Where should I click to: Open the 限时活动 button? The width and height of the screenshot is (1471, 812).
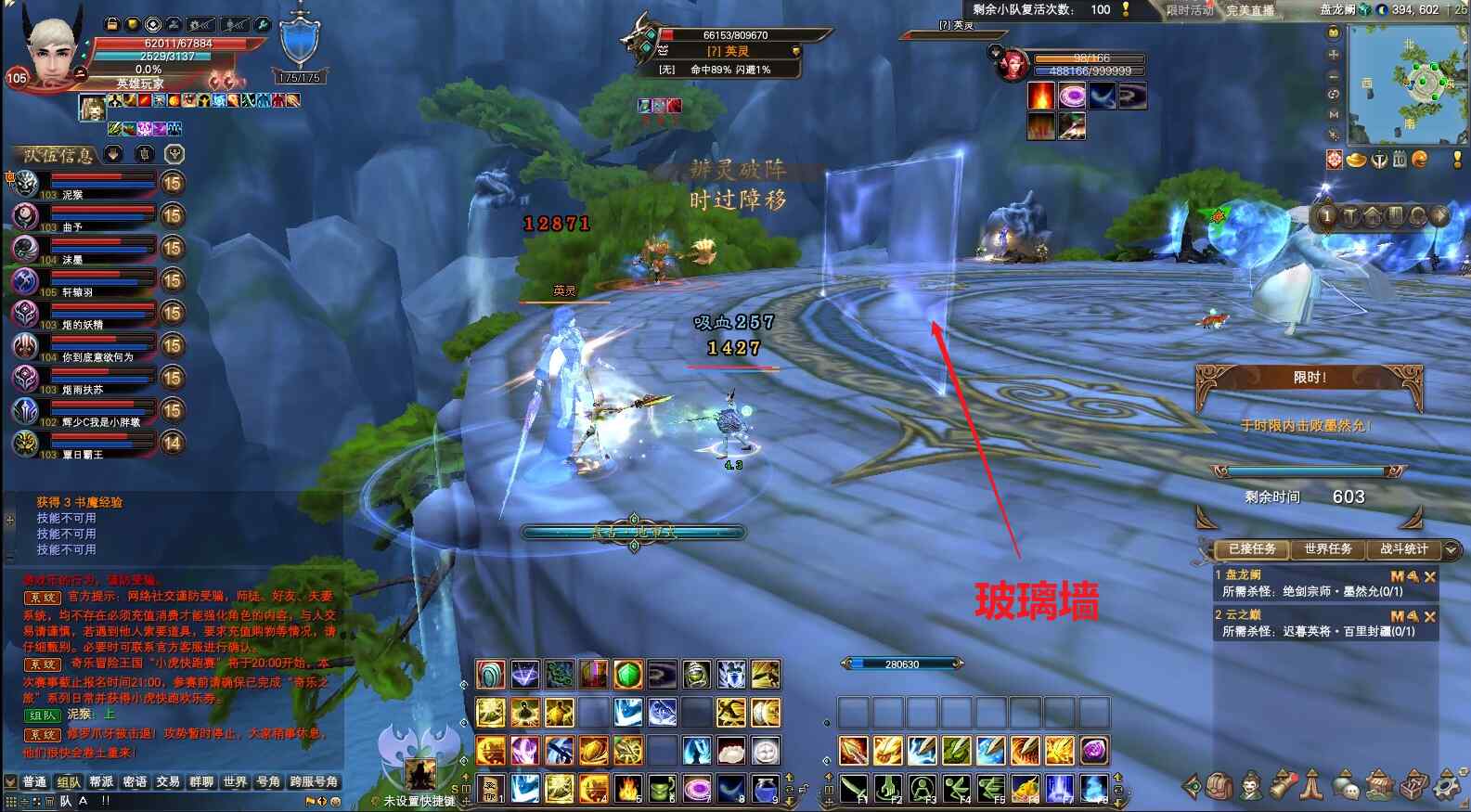click(x=1190, y=10)
